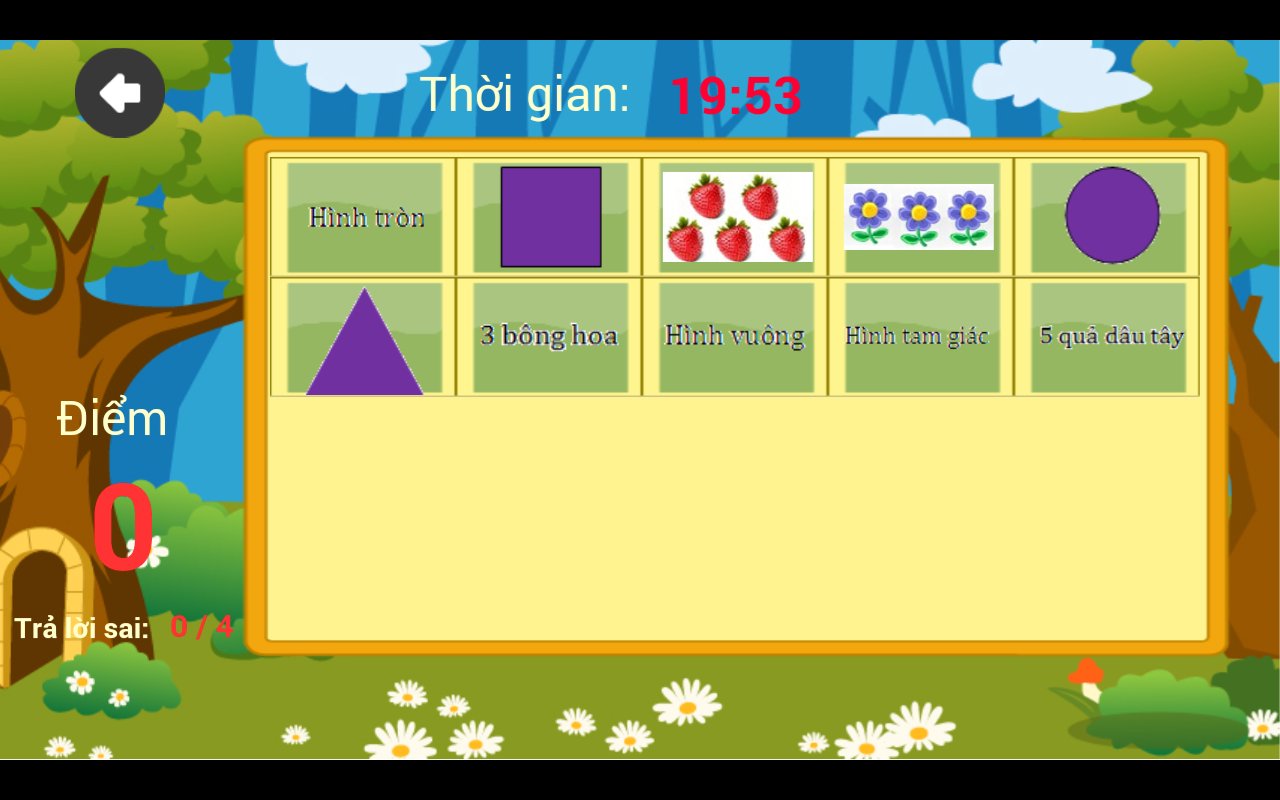The image size is (1280, 800).
Task: Click the '0 / 4' wrong answers counter
Action: (201, 629)
